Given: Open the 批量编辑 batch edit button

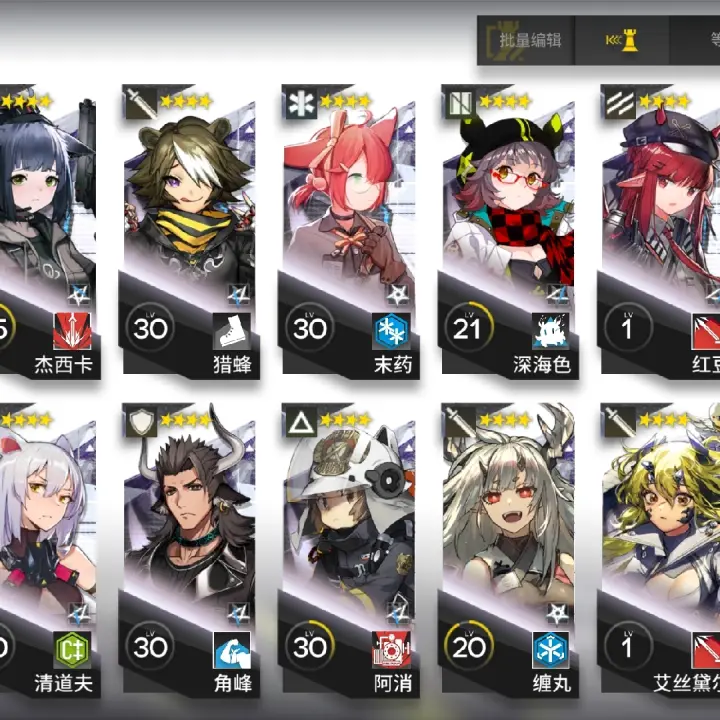Looking at the screenshot, I should (530, 41).
